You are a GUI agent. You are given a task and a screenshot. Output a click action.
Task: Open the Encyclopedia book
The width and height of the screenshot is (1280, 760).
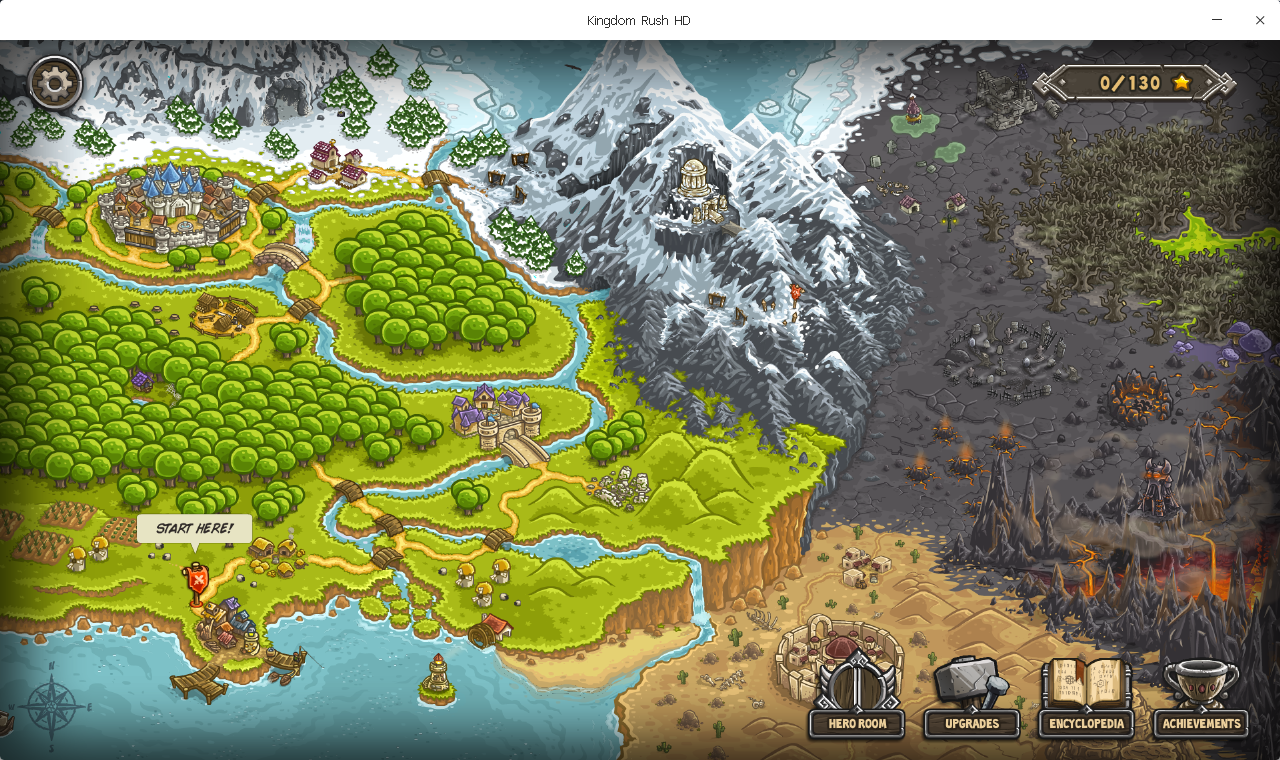1086,700
